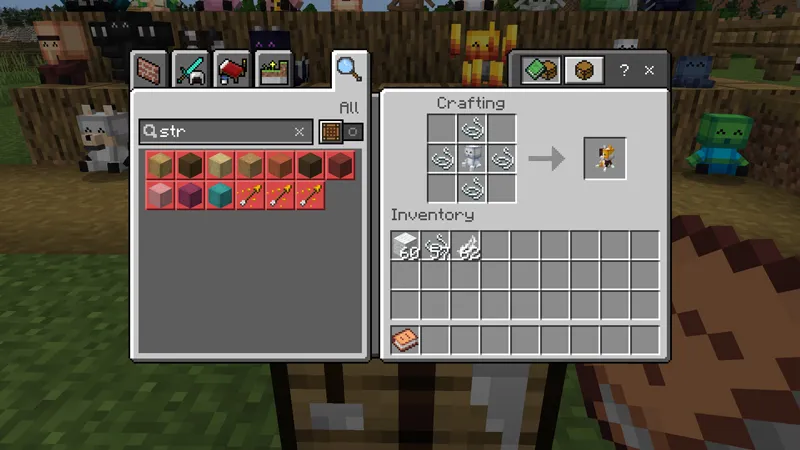Switch to the chest inventory layout tab
Image resolution: width=800 pixels, height=450 pixels.
coord(584,71)
